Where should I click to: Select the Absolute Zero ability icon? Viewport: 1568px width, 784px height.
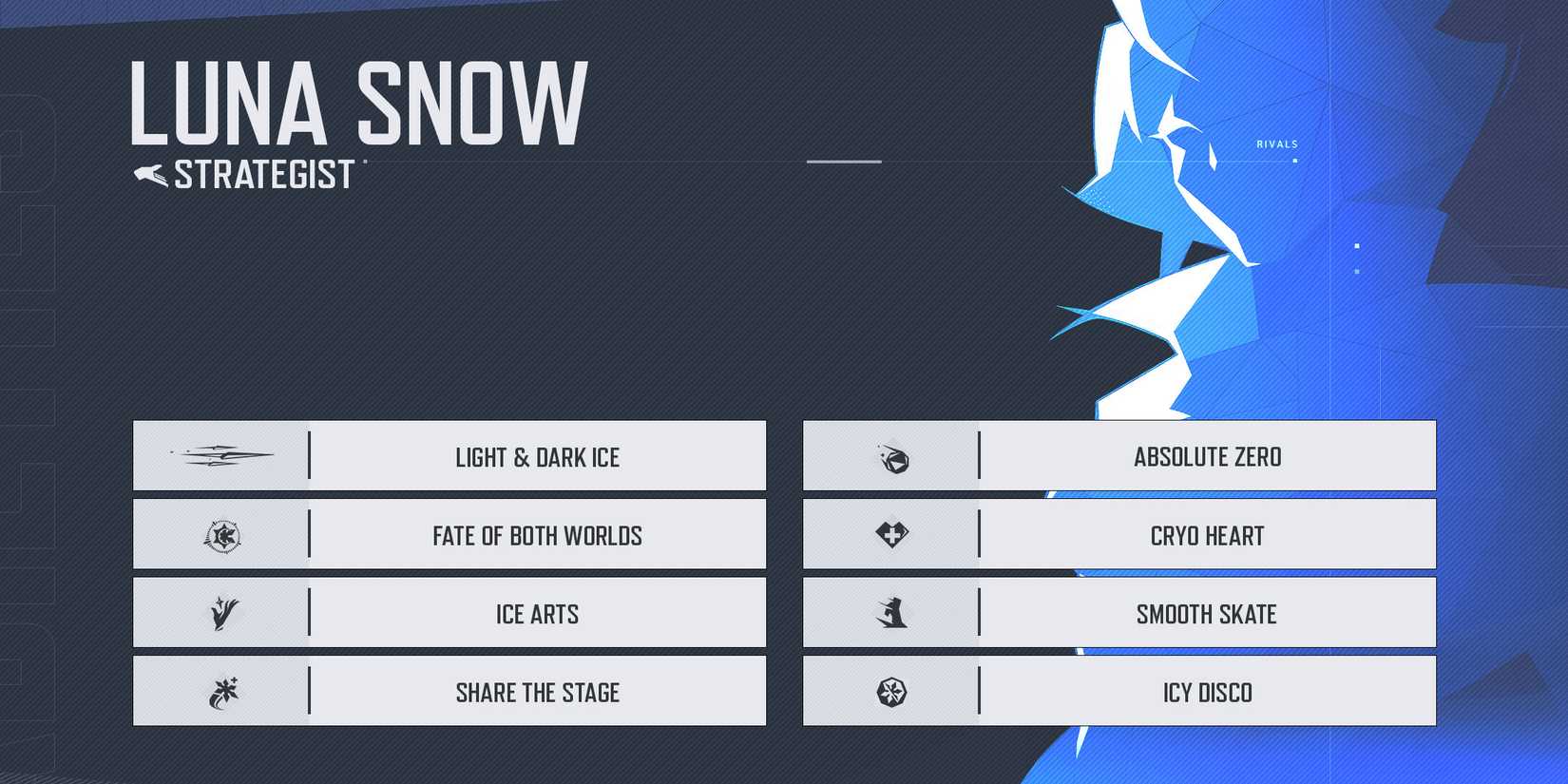(x=894, y=455)
